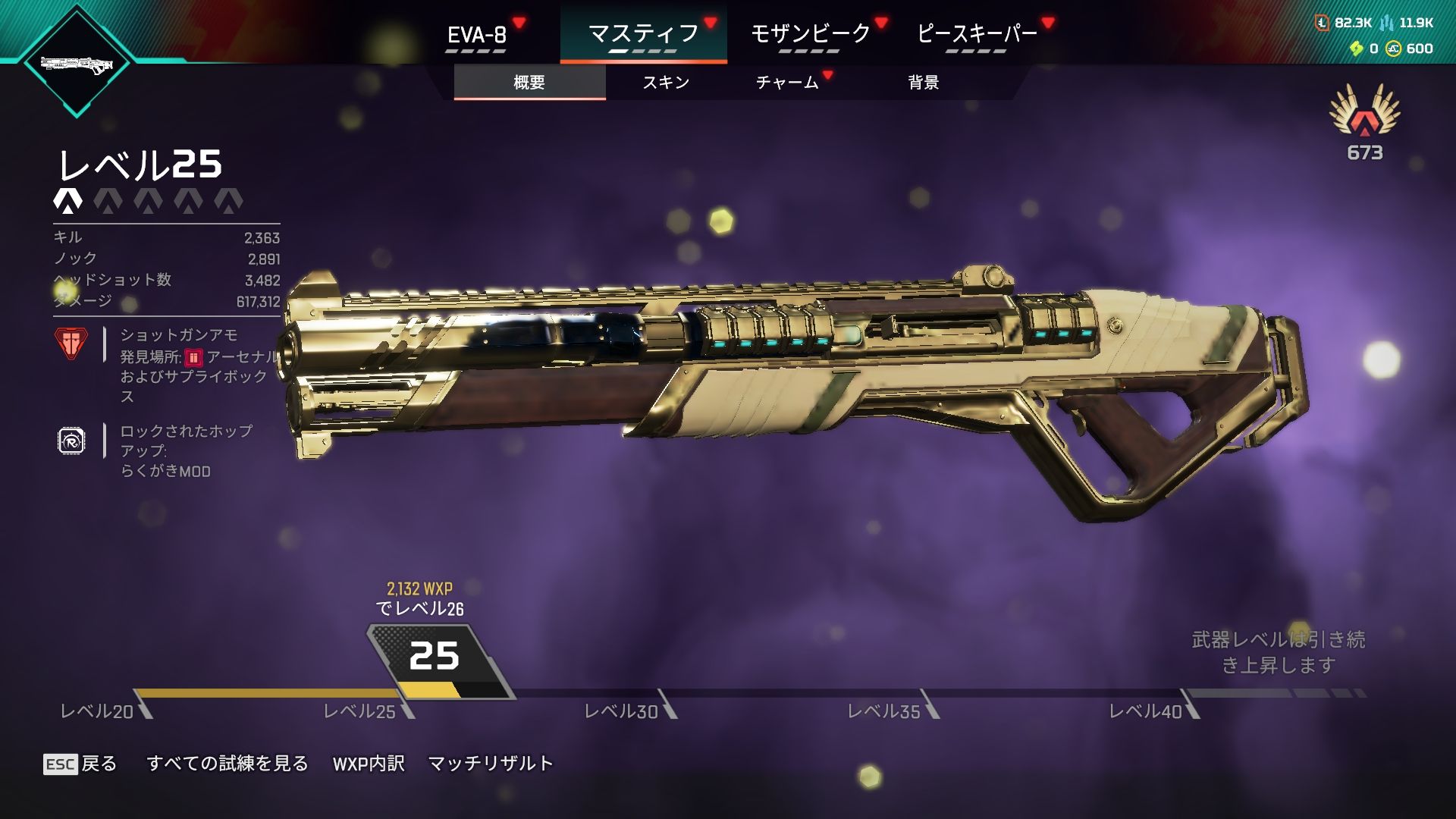This screenshot has width=1456, height=819.
Task: Choose the ピースキーパー weapon tab
Action: pos(977,34)
